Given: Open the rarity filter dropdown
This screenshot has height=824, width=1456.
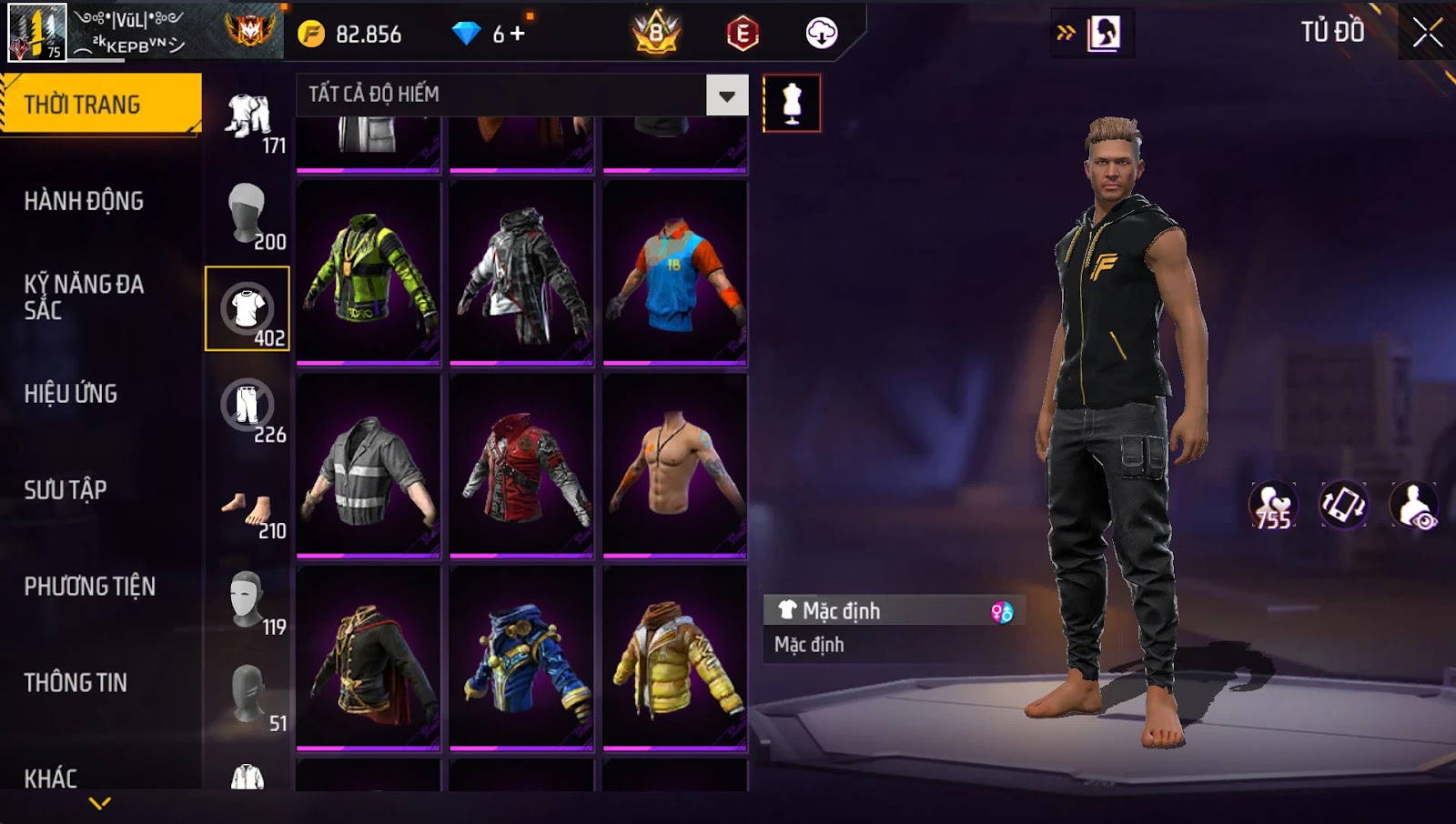Looking at the screenshot, I should point(726,95).
